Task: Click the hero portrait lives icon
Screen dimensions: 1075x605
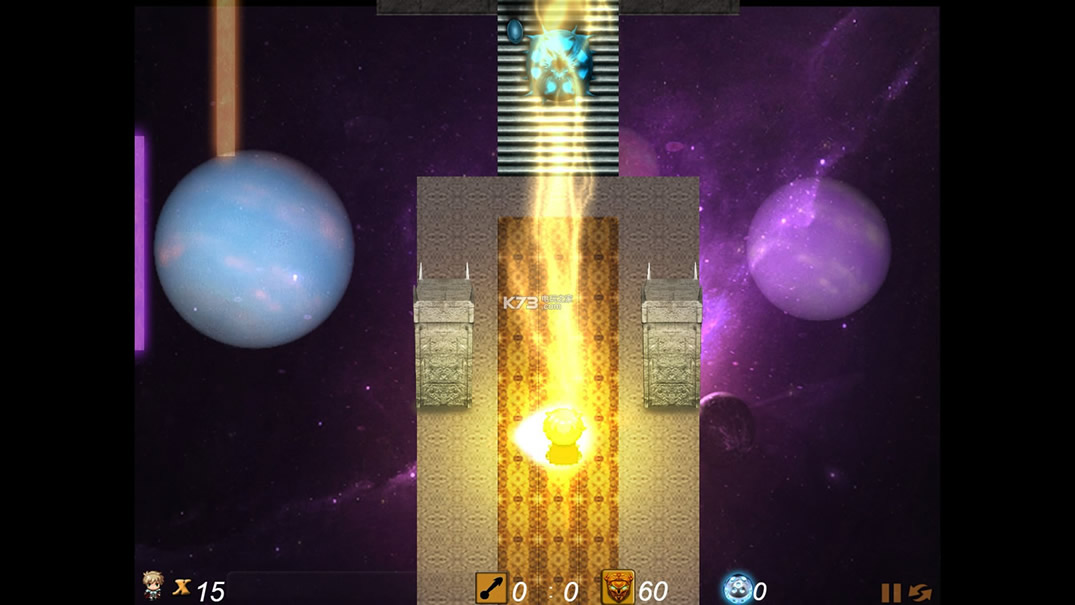Action: pyautogui.click(x=153, y=585)
